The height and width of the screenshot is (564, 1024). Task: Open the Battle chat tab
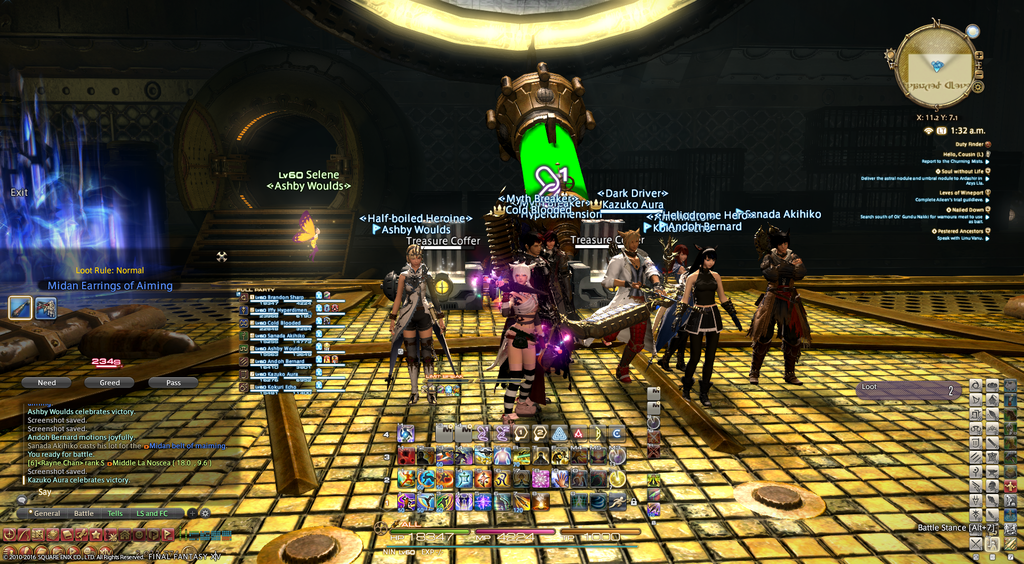(84, 513)
